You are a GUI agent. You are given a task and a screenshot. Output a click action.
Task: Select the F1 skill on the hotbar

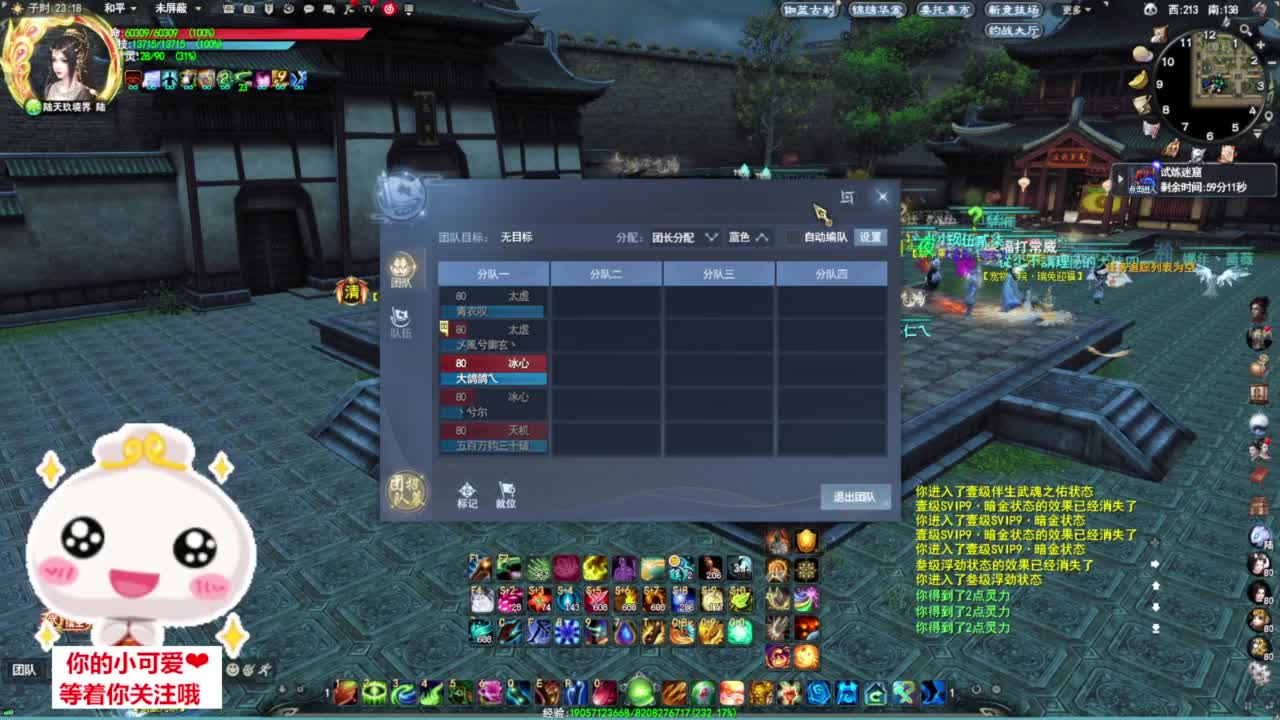click(x=478, y=567)
